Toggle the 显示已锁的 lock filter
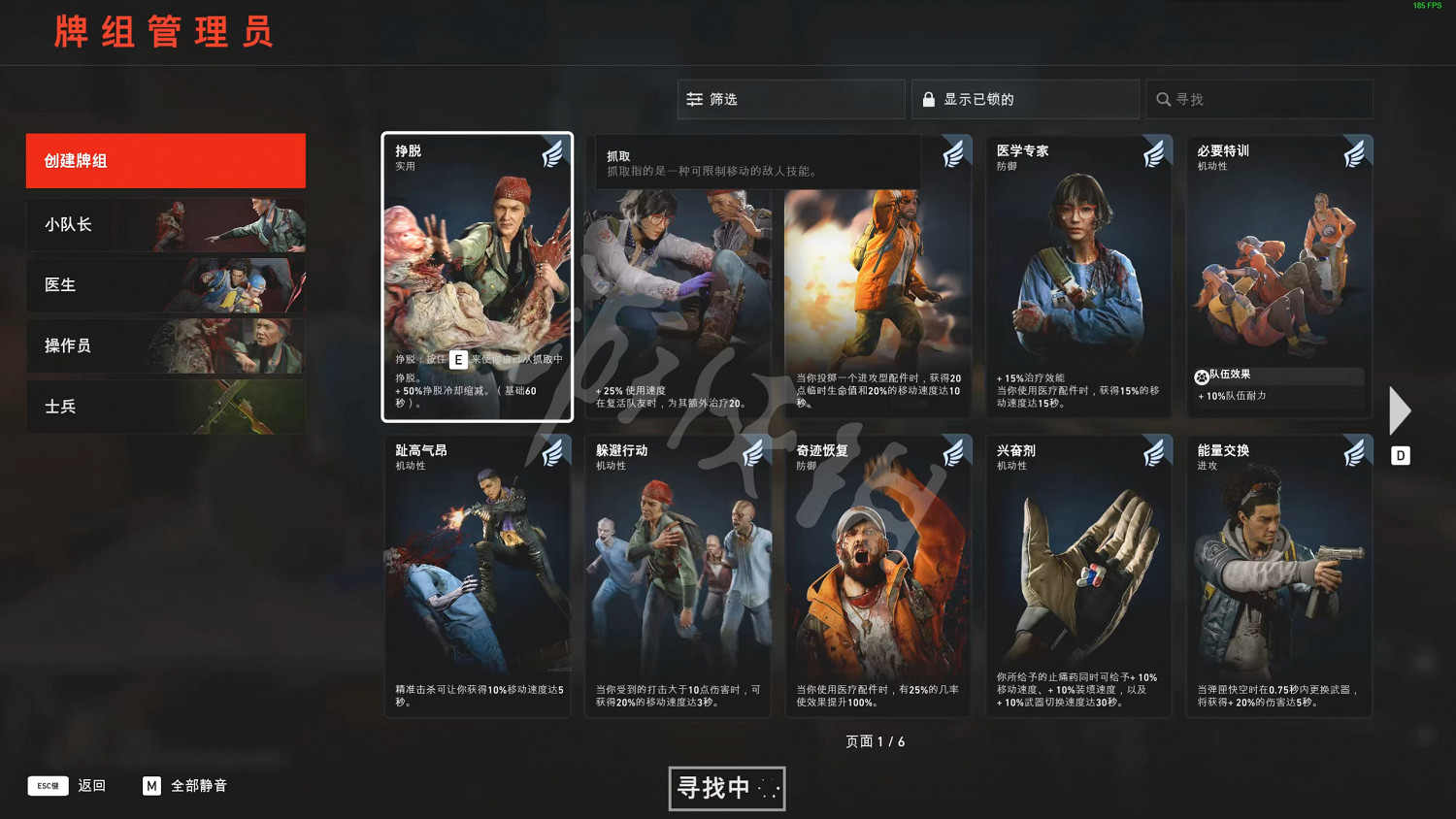This screenshot has height=819, width=1456. pos(1024,98)
